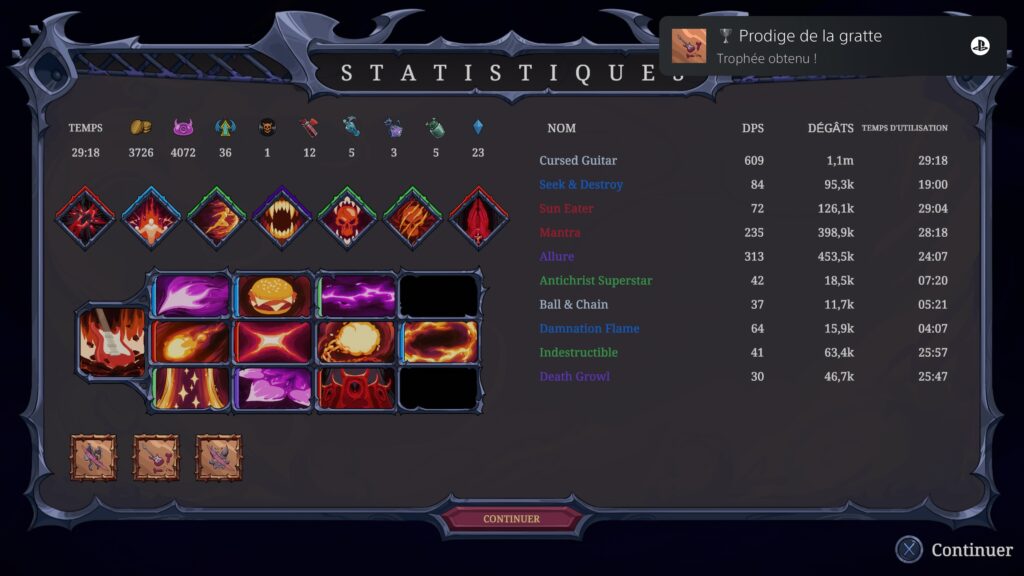1024x576 pixels.
Task: Choose the fiery ring ability tile
Action: pyautogui.click(x=440, y=342)
